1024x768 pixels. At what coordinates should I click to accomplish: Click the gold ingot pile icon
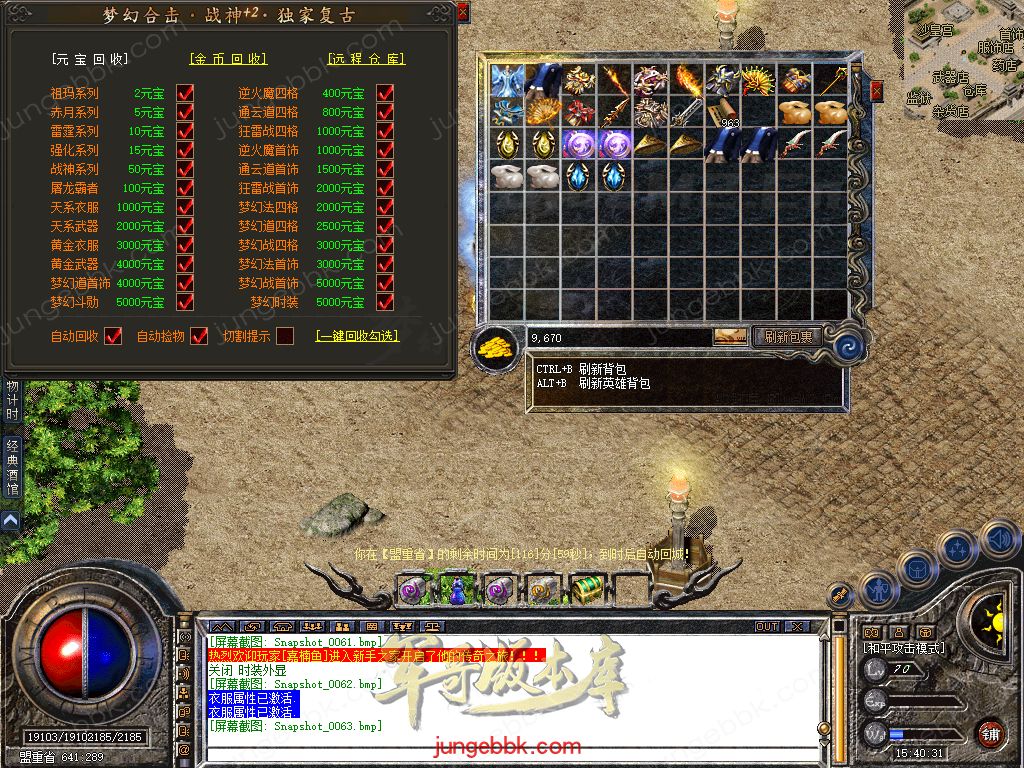493,347
